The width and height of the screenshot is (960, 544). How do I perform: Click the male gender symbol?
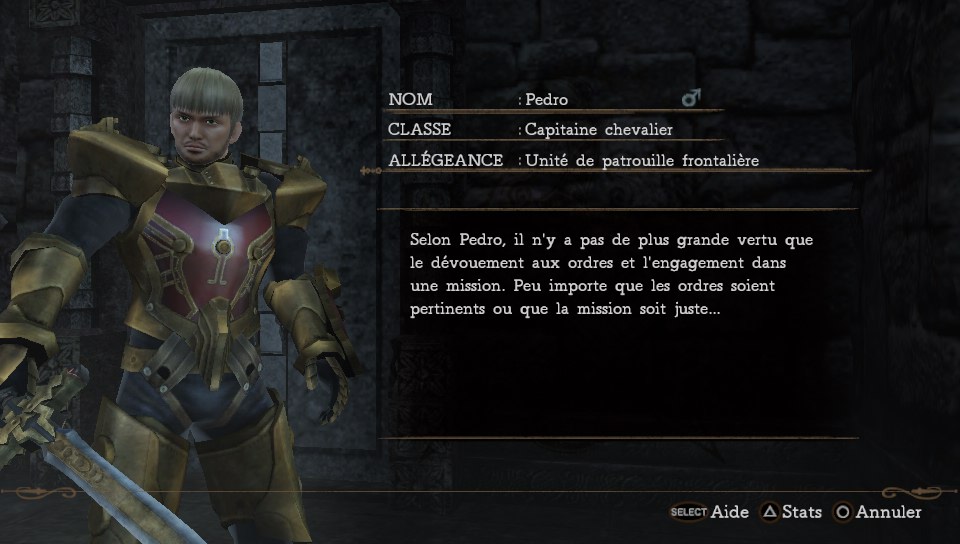(690, 98)
